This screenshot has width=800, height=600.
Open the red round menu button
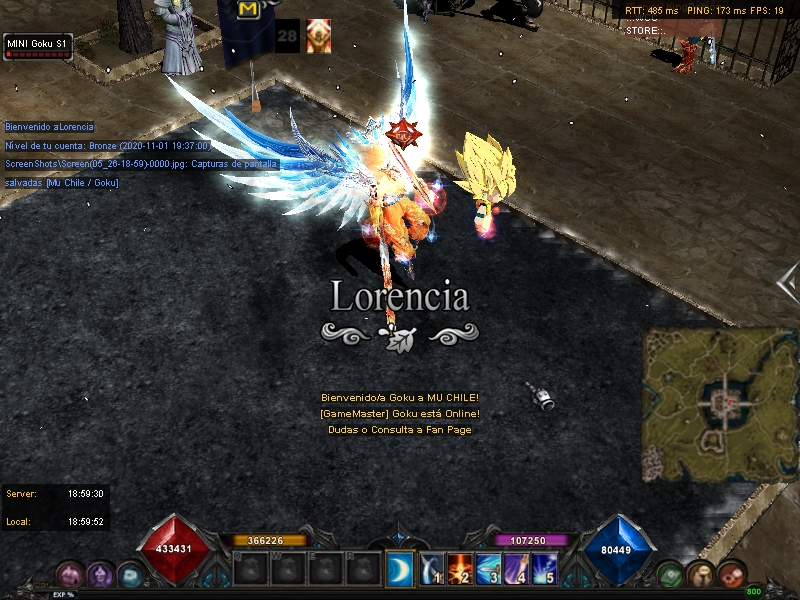[x=732, y=575]
